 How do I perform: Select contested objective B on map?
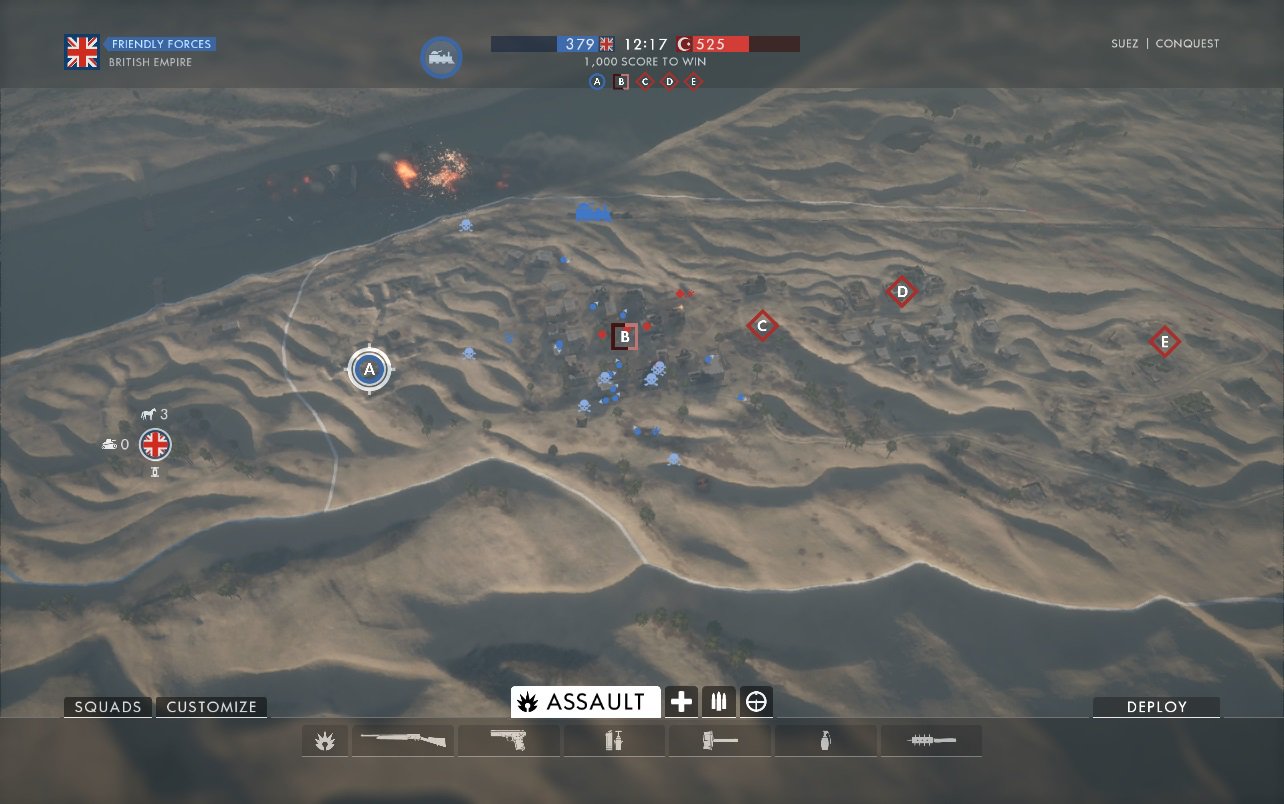tap(624, 337)
